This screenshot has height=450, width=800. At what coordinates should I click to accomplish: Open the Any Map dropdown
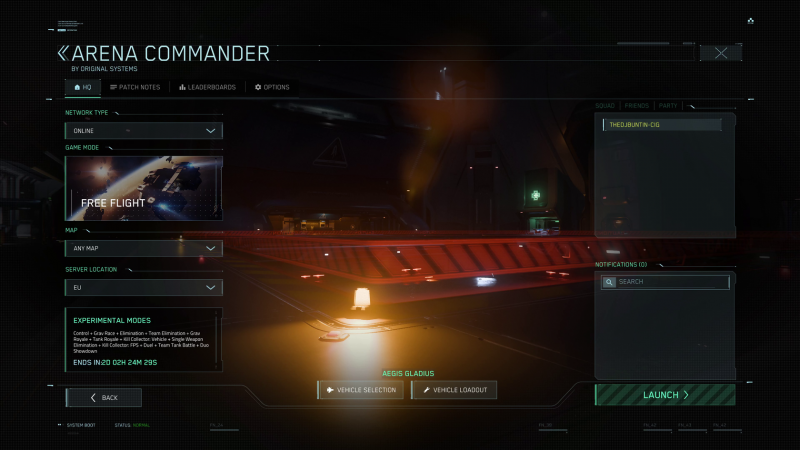pyautogui.click(x=144, y=248)
